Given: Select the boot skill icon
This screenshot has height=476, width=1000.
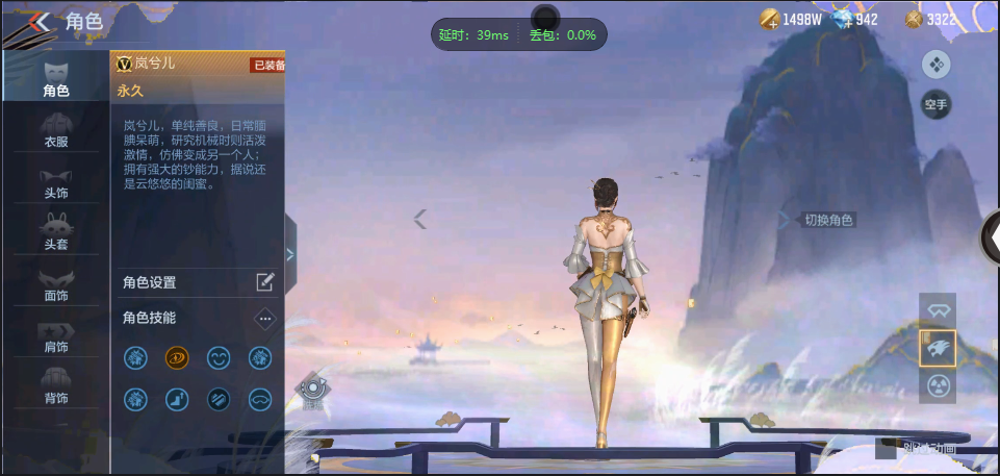Looking at the screenshot, I should click(x=177, y=399).
